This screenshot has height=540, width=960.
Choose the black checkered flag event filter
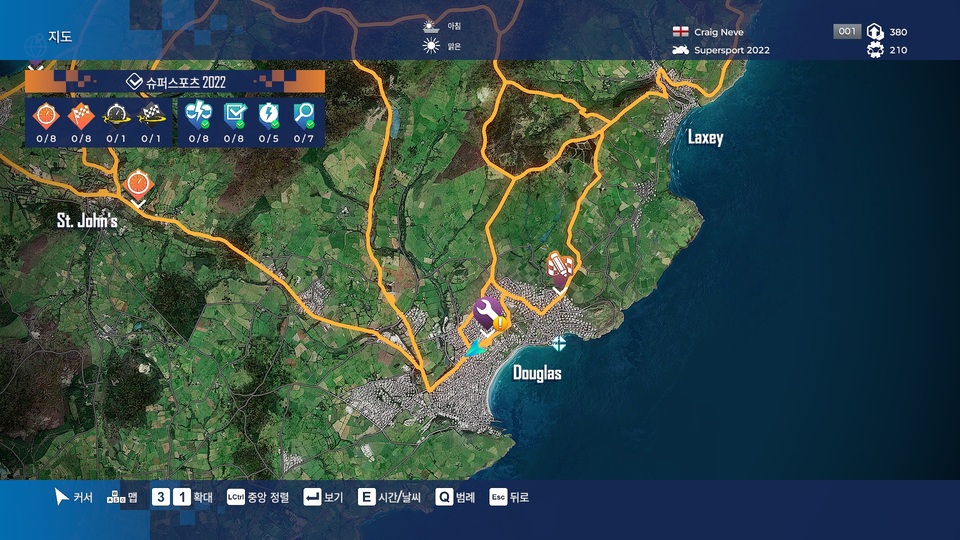click(152, 115)
